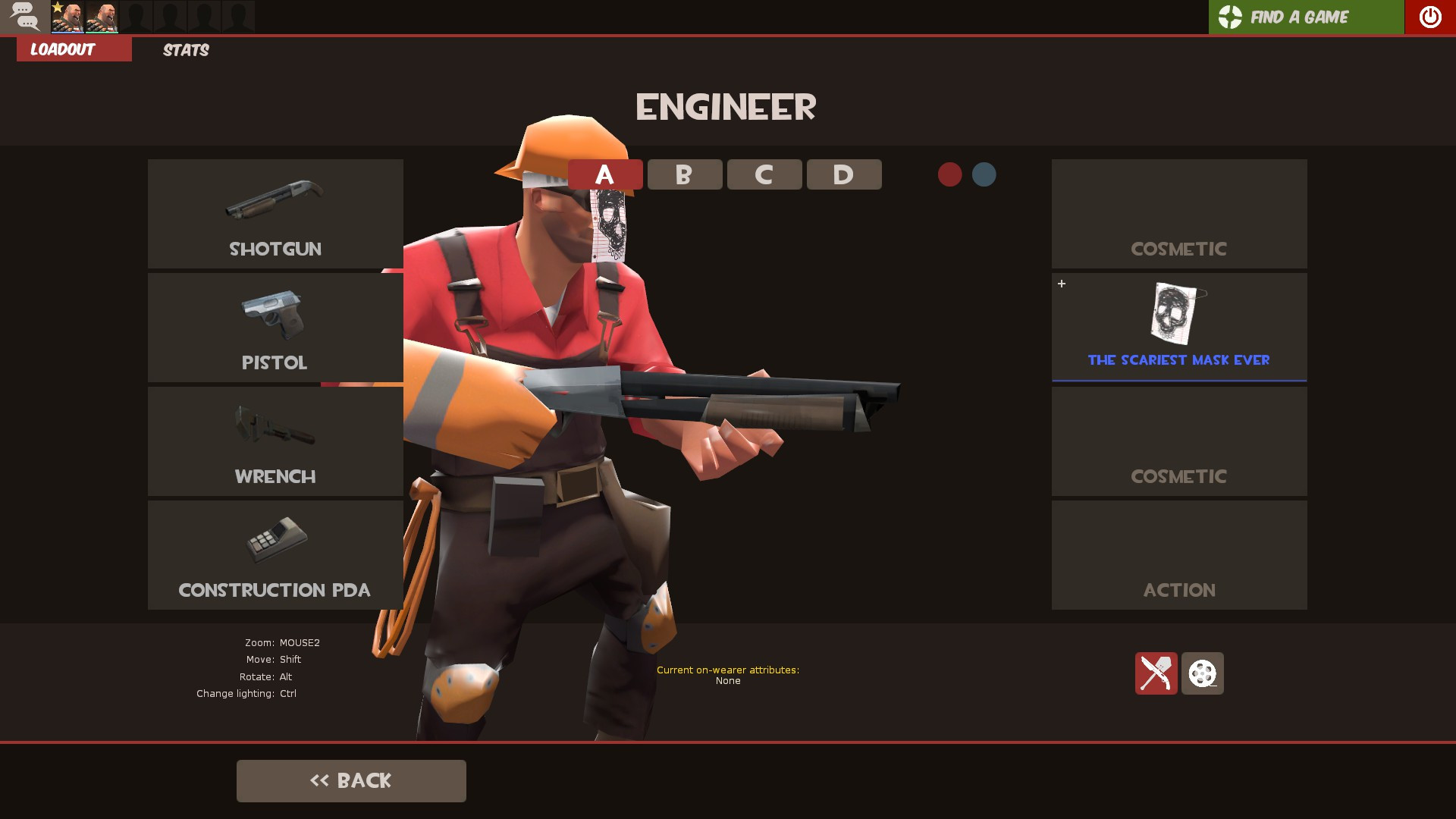Open the taunt loadout film reel icon
The width and height of the screenshot is (1456, 819).
click(x=1202, y=673)
